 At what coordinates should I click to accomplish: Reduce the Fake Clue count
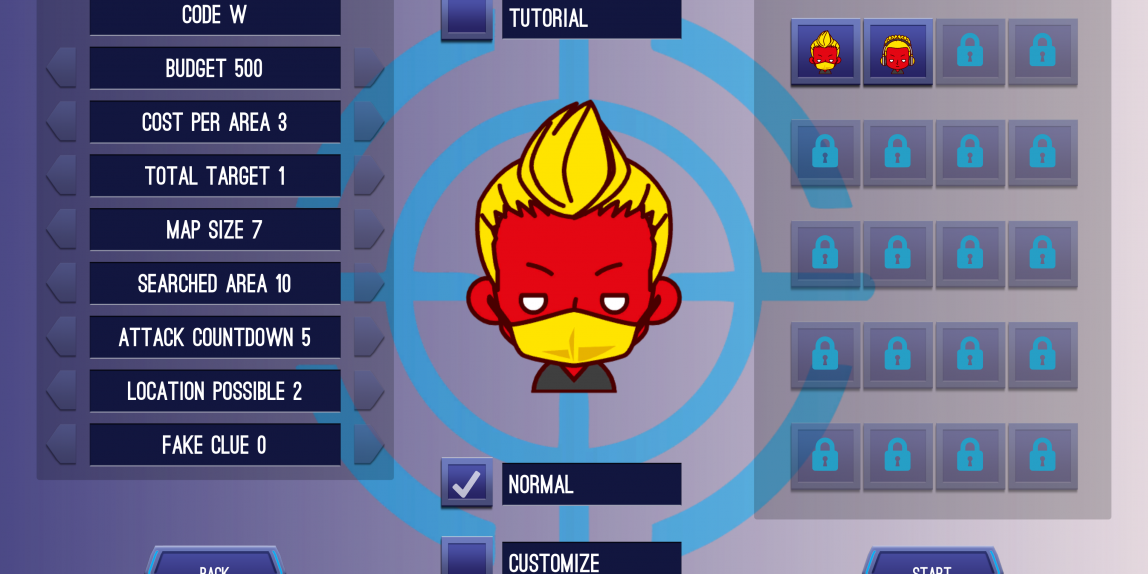click(62, 445)
